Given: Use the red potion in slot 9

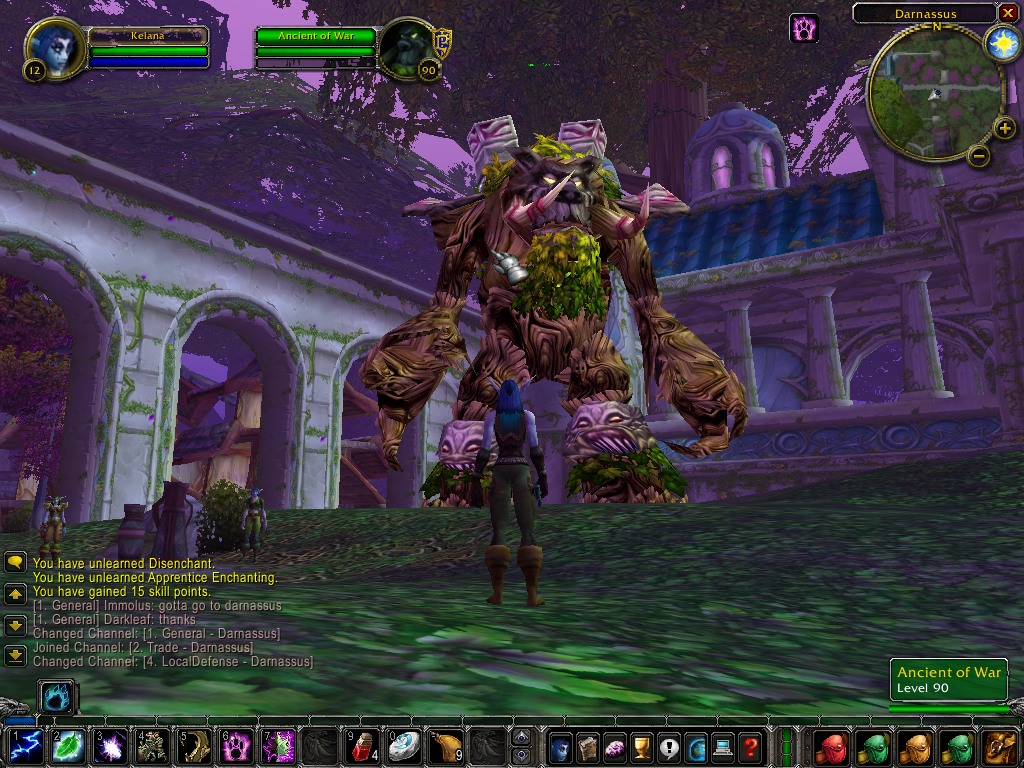Looking at the screenshot, I should [x=362, y=746].
